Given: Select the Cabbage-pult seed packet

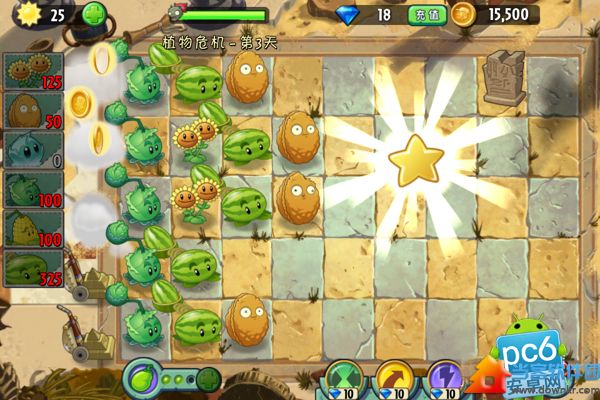Looking at the screenshot, I should click(x=33, y=189).
